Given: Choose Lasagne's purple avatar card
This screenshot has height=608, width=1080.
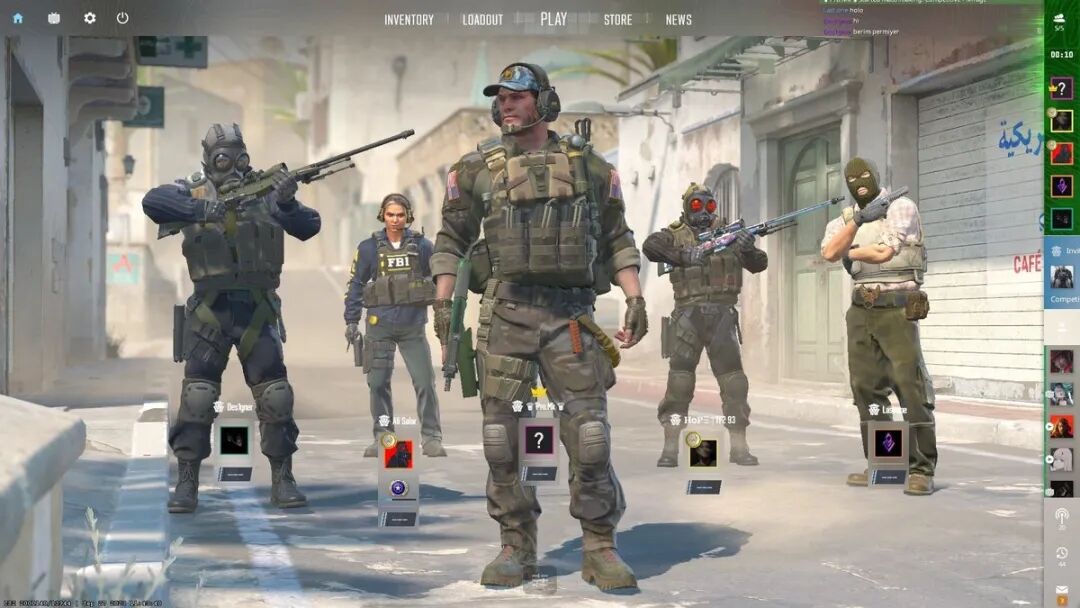Looking at the screenshot, I should tap(888, 443).
